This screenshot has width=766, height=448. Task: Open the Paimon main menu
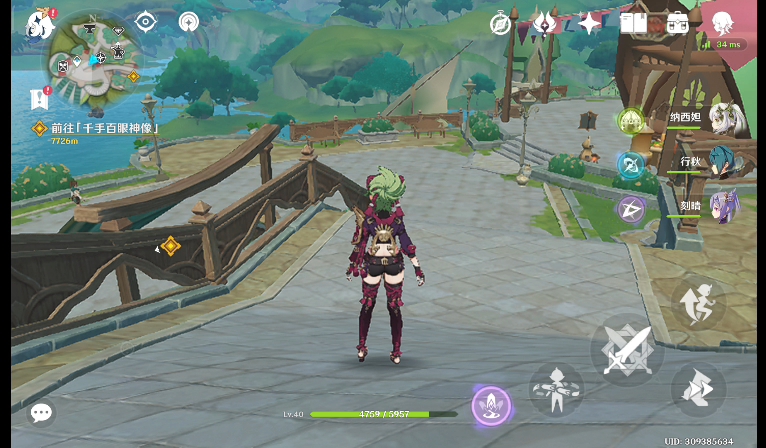(x=41, y=23)
